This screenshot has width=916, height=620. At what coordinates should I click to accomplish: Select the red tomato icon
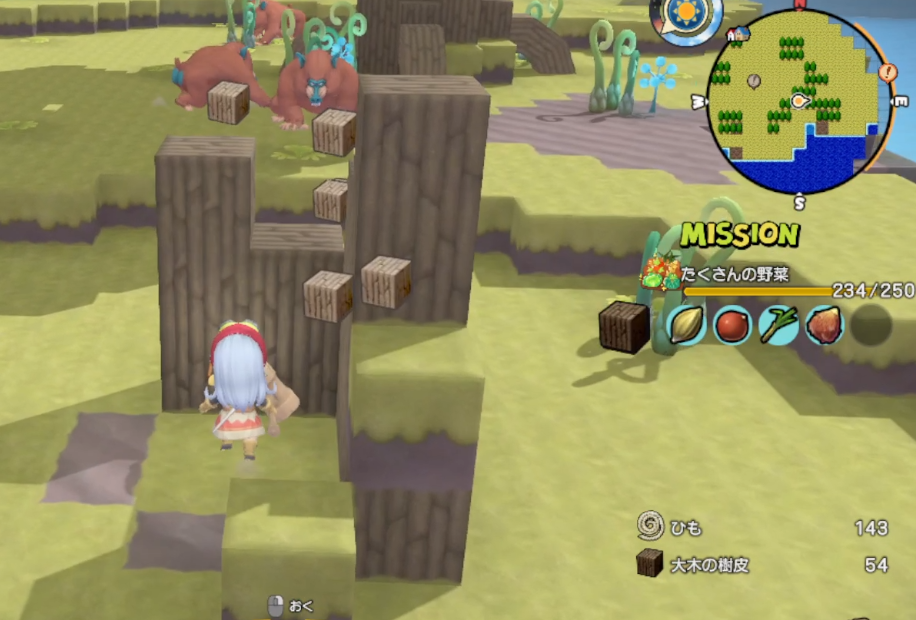(732, 325)
